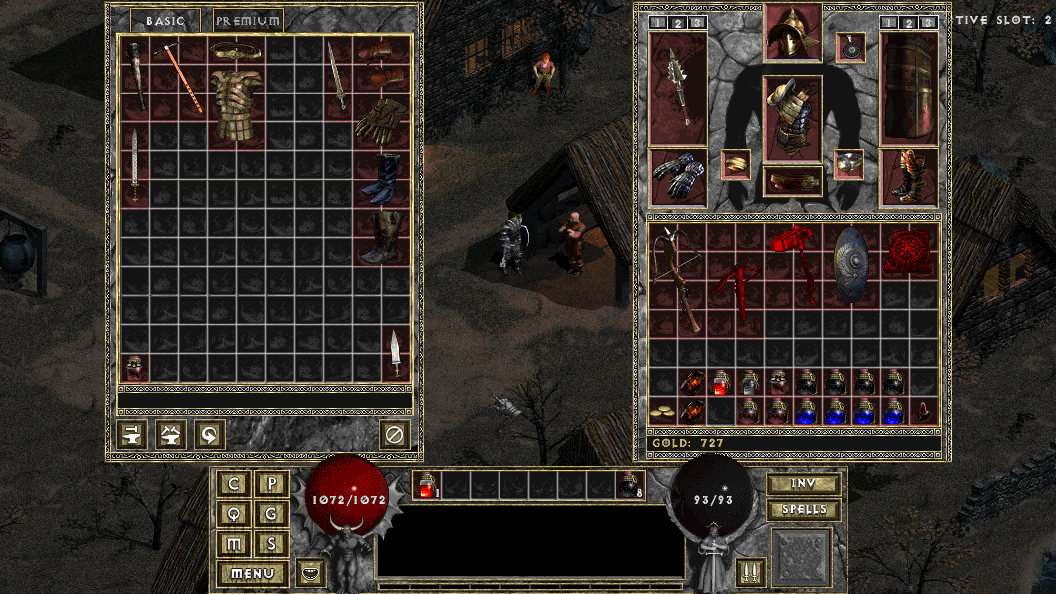Select the blue oval shield in inventory
1056x594 pixels.
[x=852, y=264]
